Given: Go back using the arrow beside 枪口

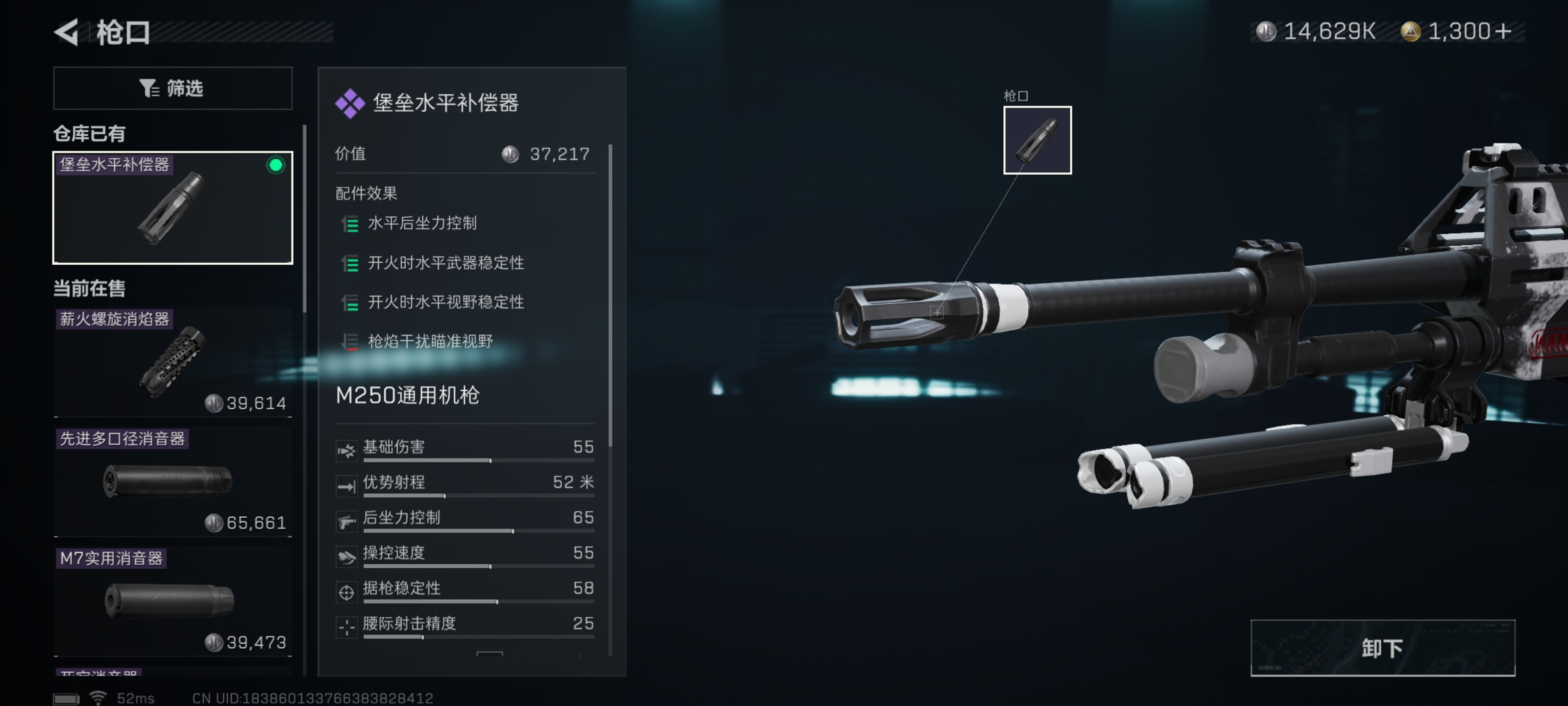Looking at the screenshot, I should pos(67,32).
